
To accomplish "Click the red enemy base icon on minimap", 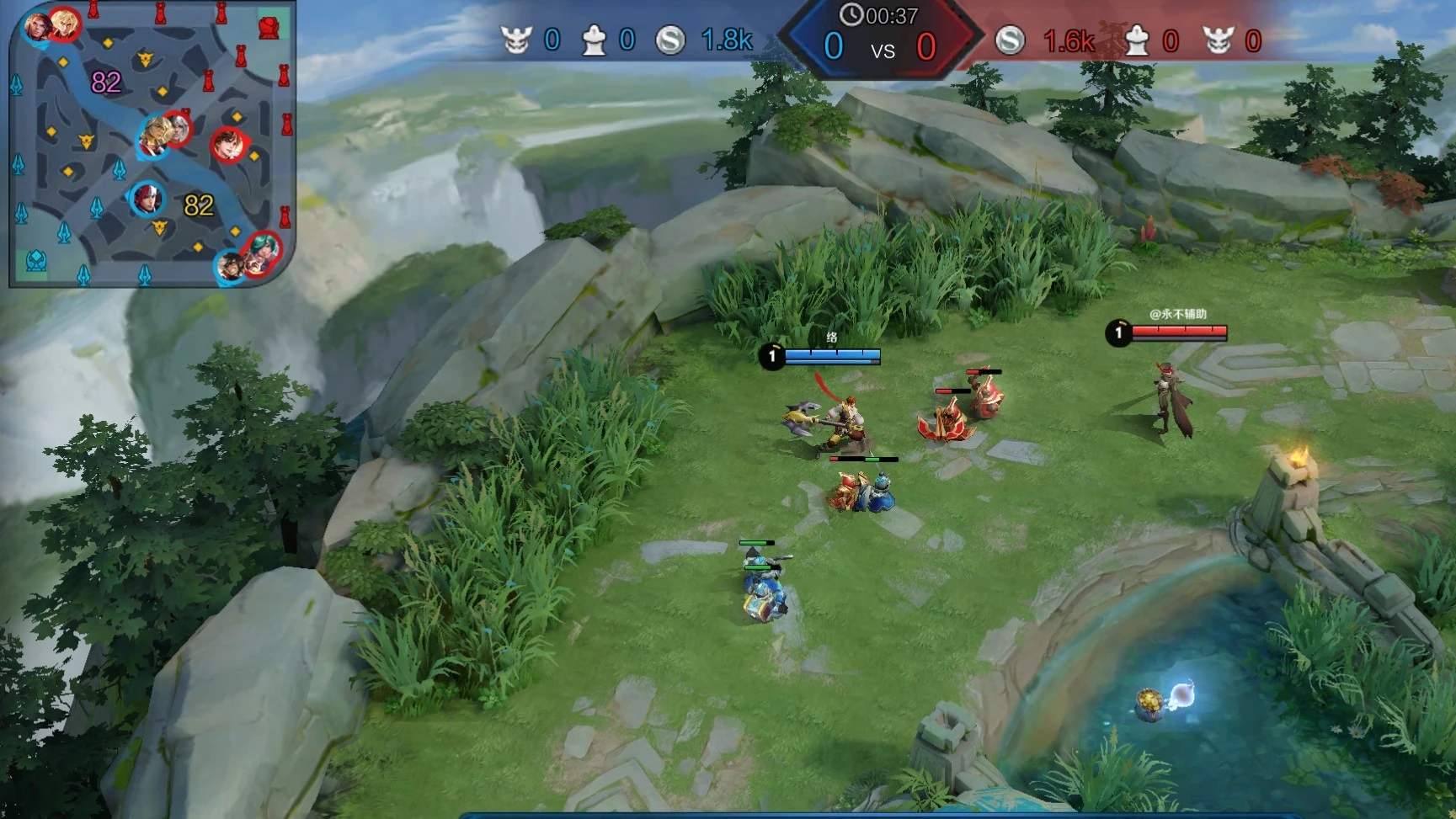I will (x=269, y=28).
